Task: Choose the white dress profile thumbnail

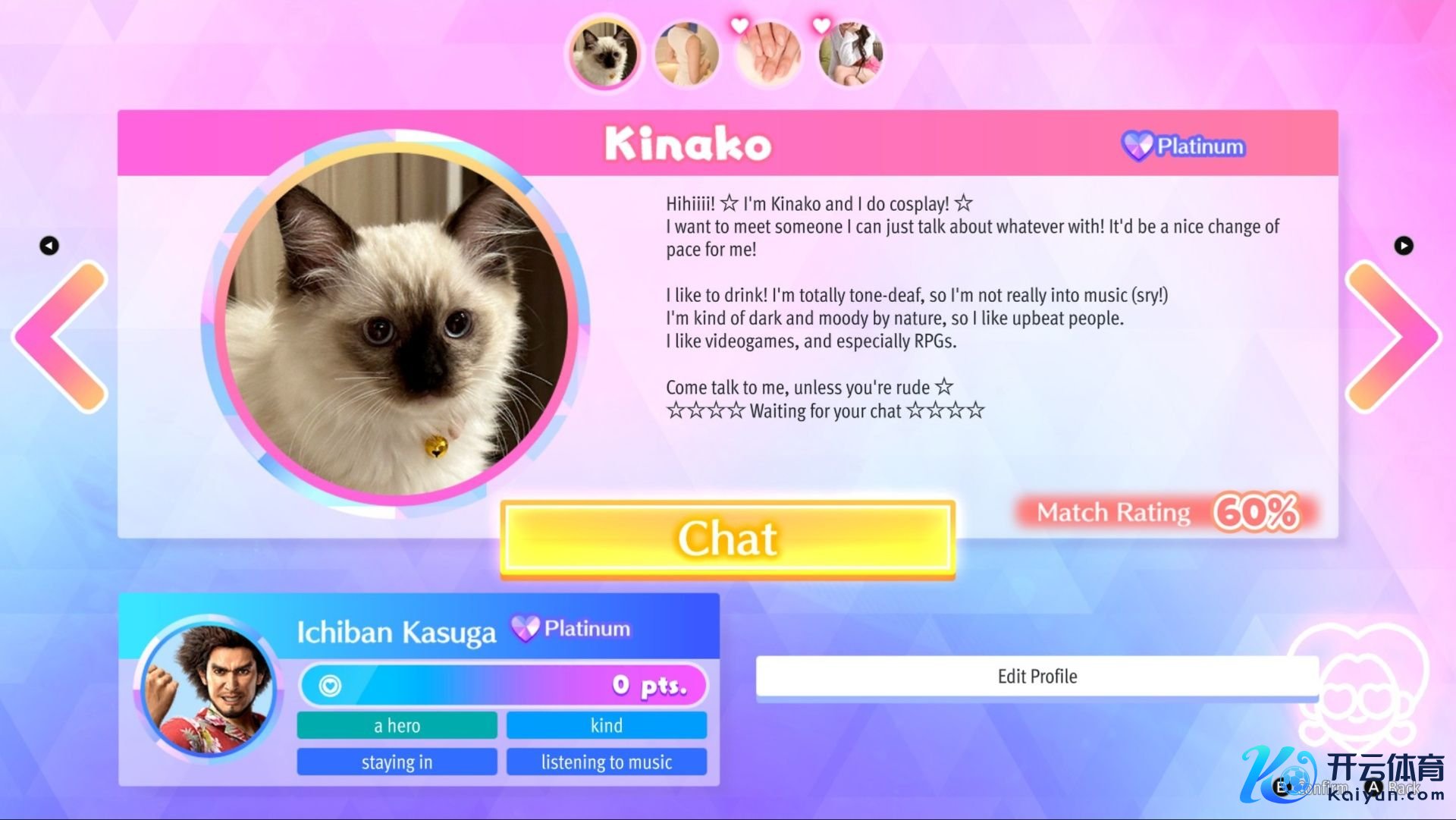Action: [x=686, y=53]
